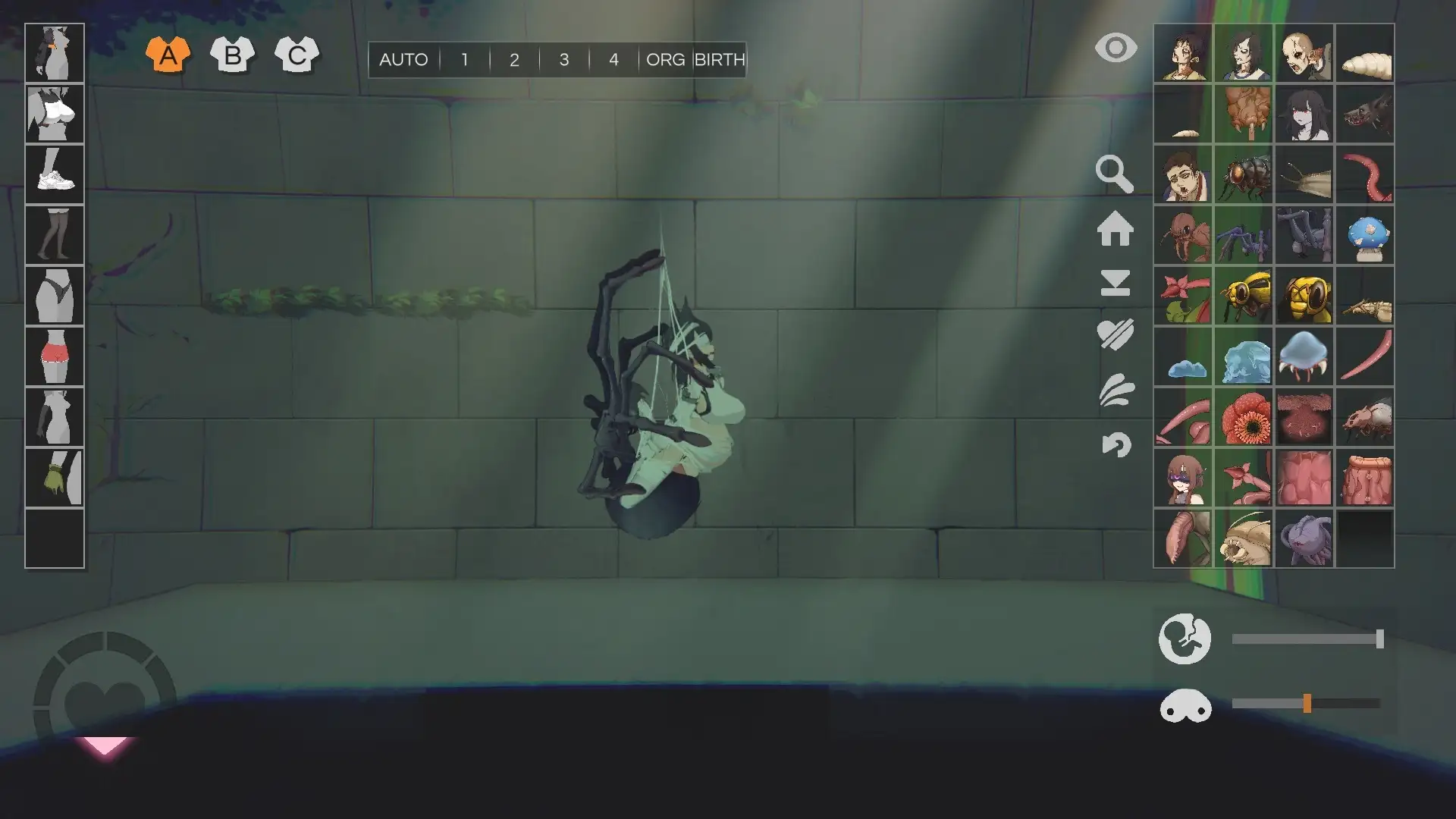The width and height of the screenshot is (1456, 819).
Task: Click the magnifying glass zoom icon
Action: pos(1114,174)
